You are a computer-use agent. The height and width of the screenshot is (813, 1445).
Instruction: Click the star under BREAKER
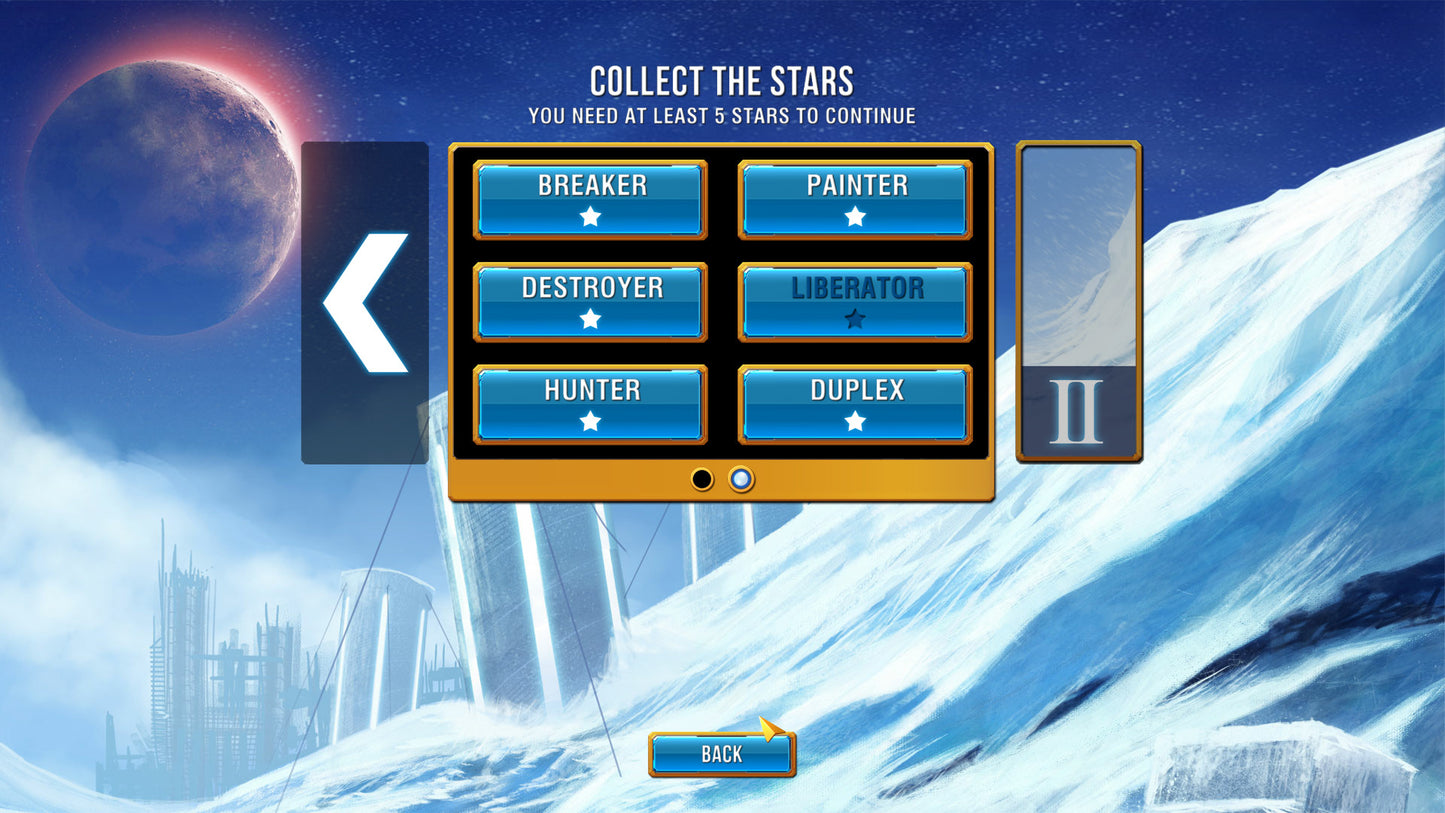pos(590,216)
